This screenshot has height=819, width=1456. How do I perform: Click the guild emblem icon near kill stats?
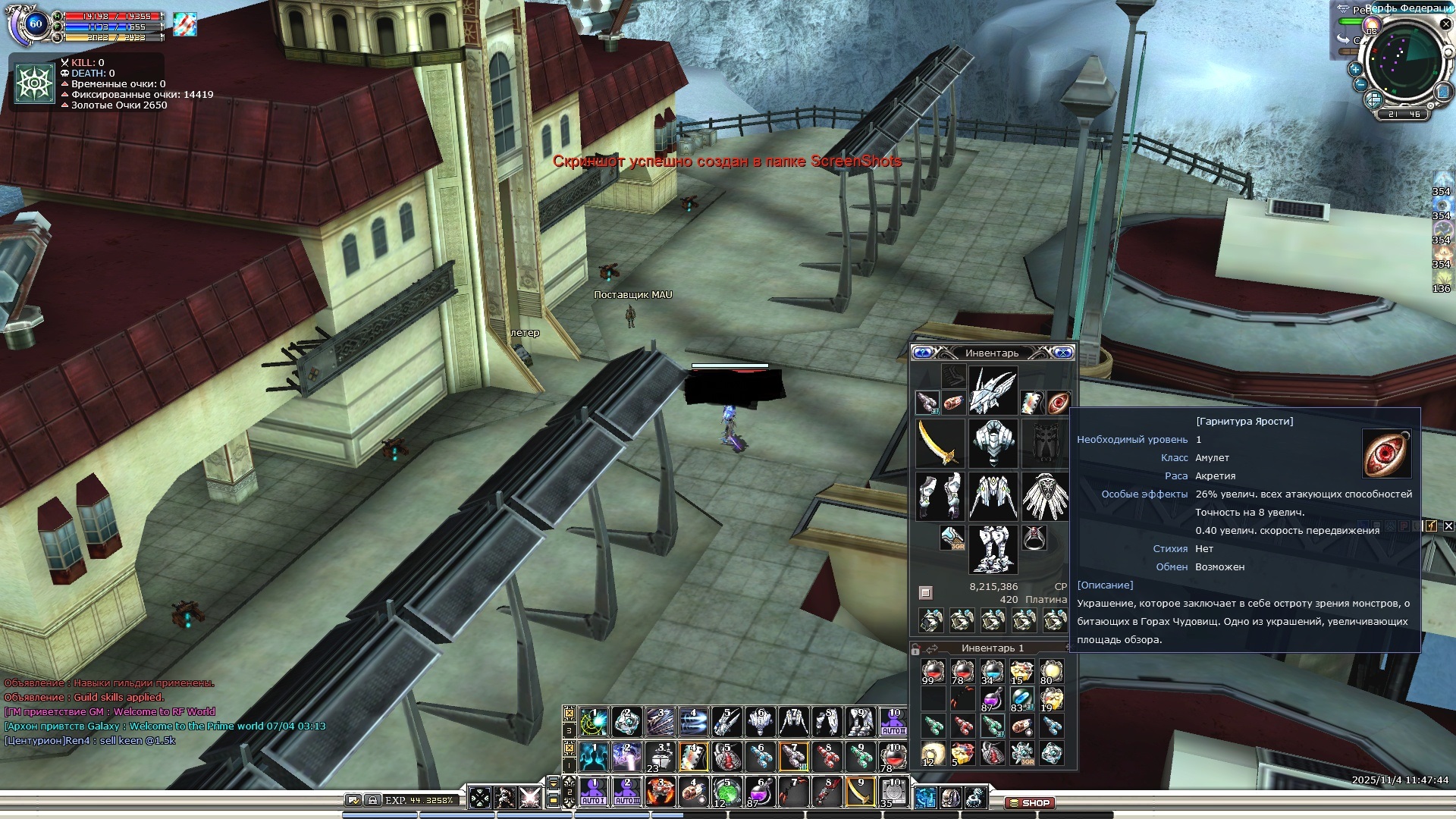click(35, 83)
